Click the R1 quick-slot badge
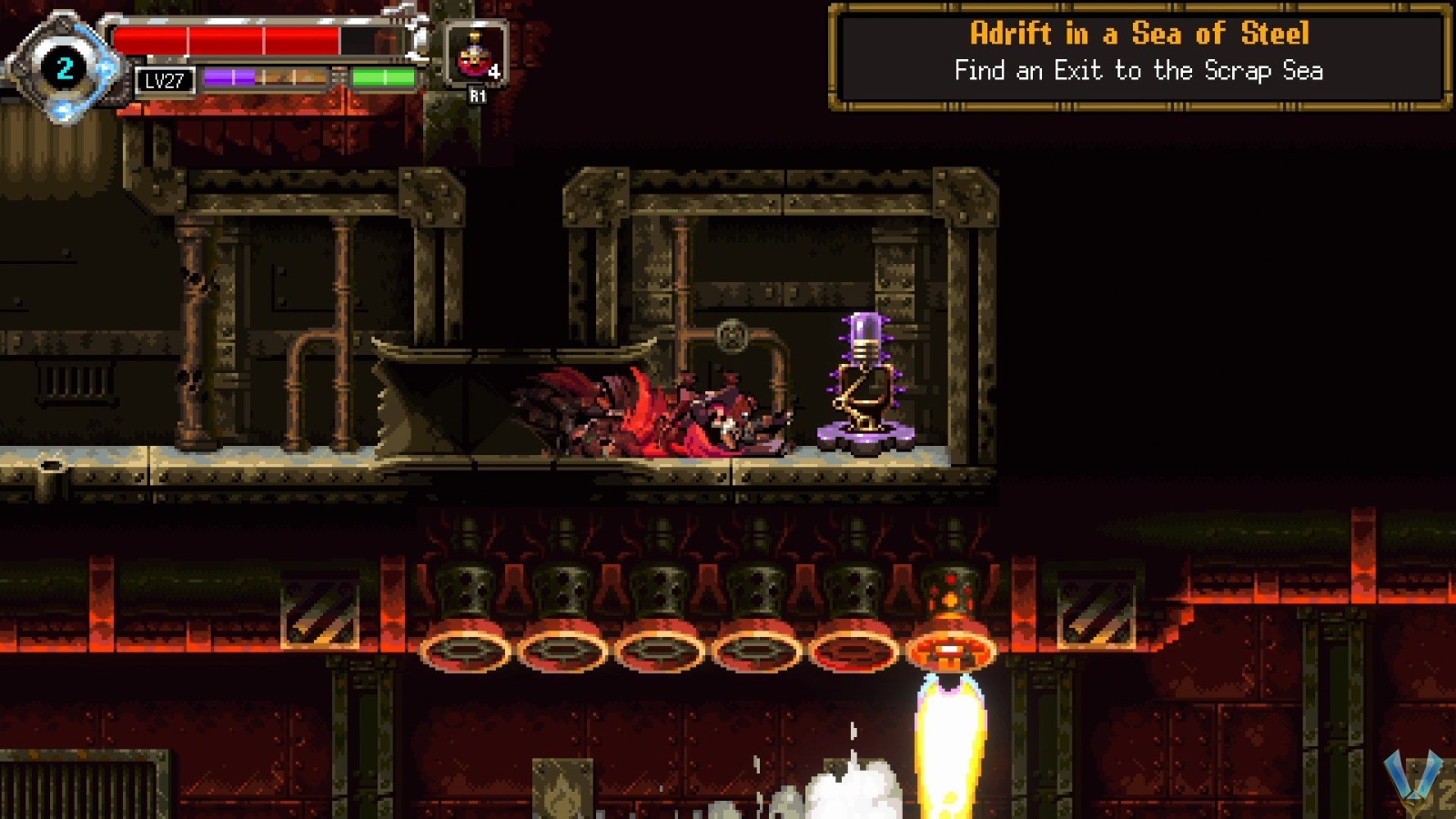The width and height of the screenshot is (1456, 819). [476, 94]
